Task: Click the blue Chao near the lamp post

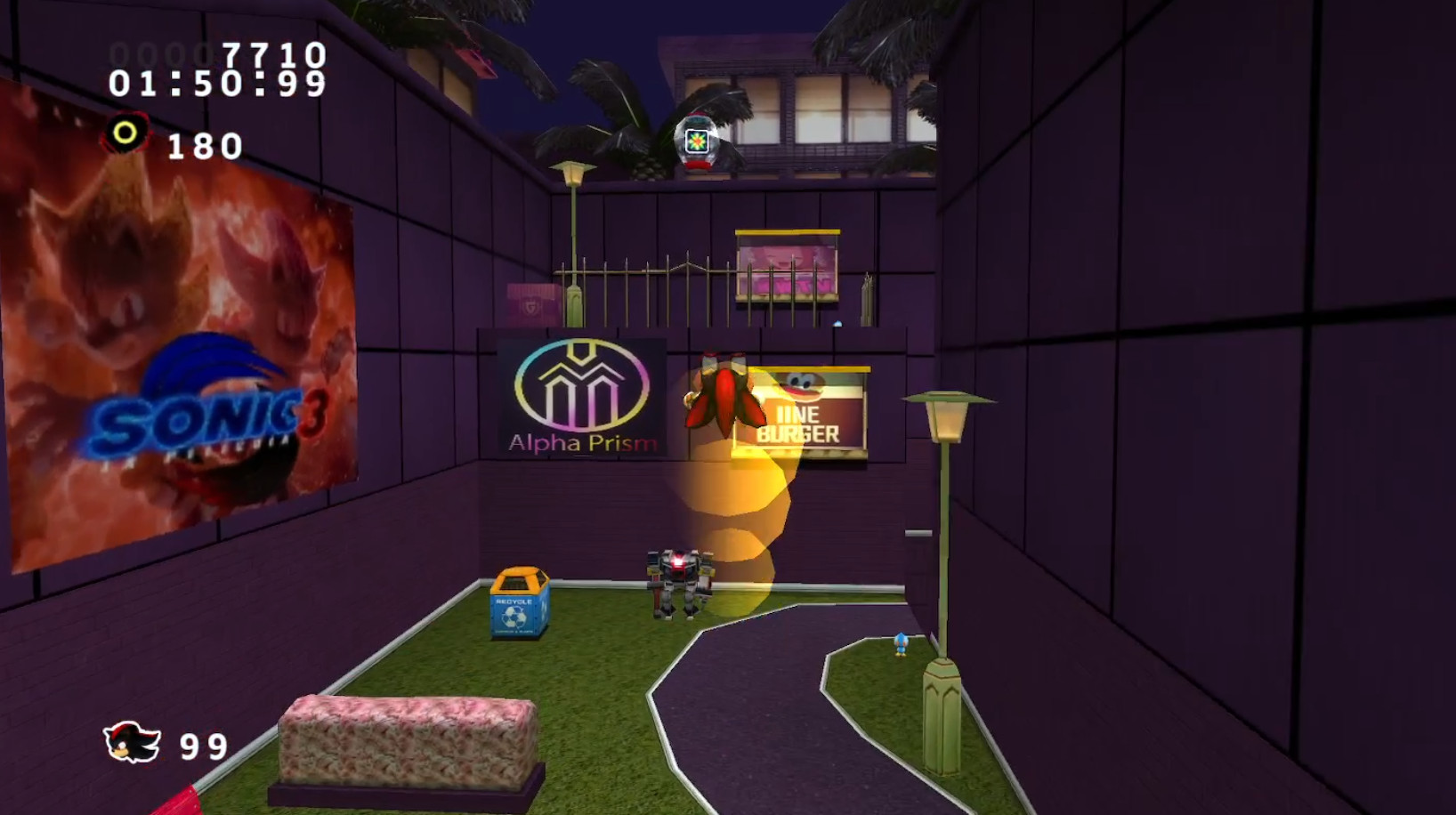Action: 902,645
